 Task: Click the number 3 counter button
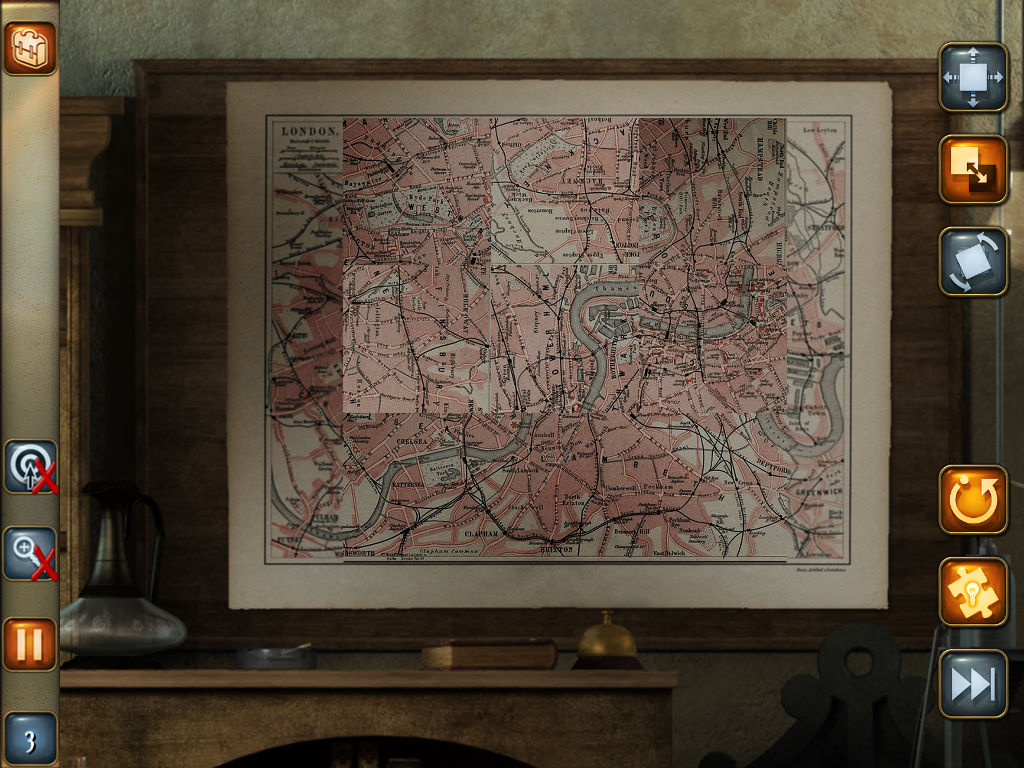30,740
